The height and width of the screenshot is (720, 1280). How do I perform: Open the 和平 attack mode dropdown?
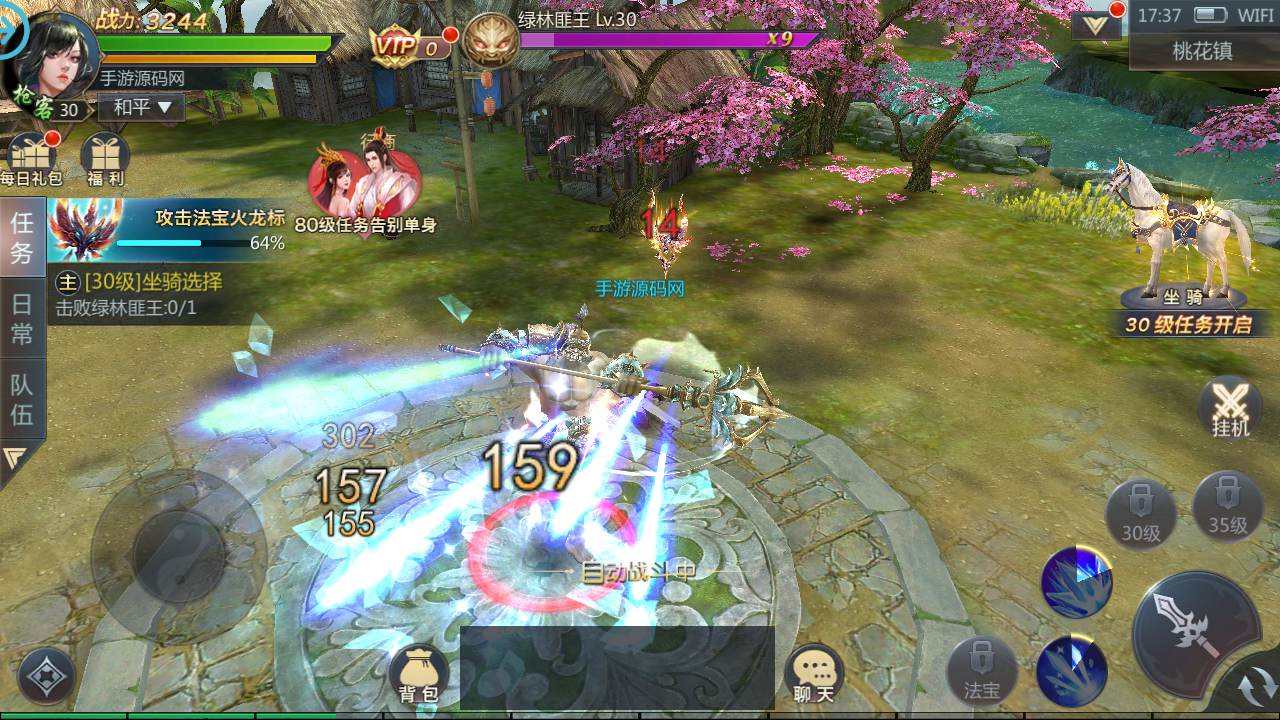[x=142, y=107]
